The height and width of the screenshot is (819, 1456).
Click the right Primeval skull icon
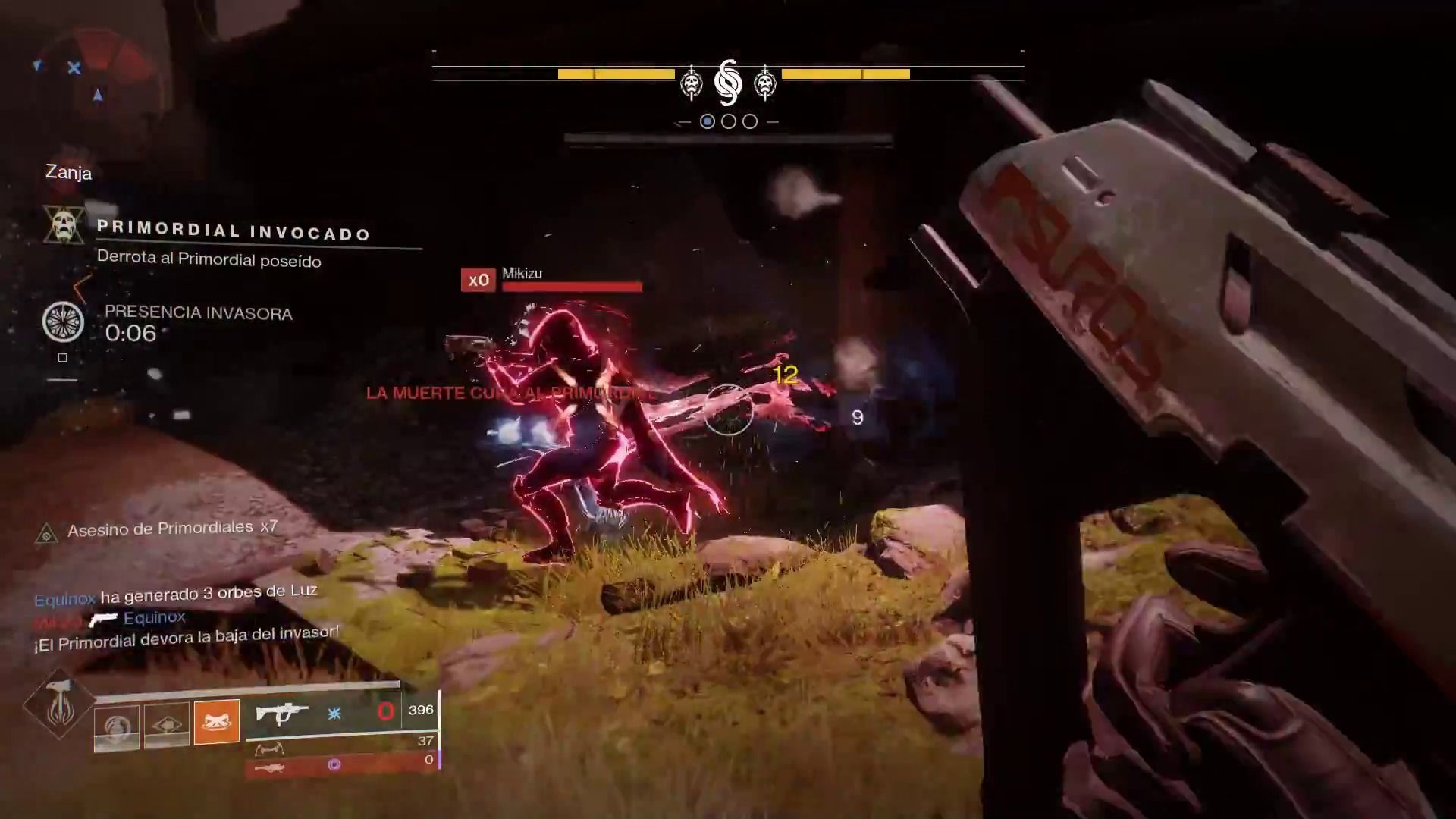[765, 83]
